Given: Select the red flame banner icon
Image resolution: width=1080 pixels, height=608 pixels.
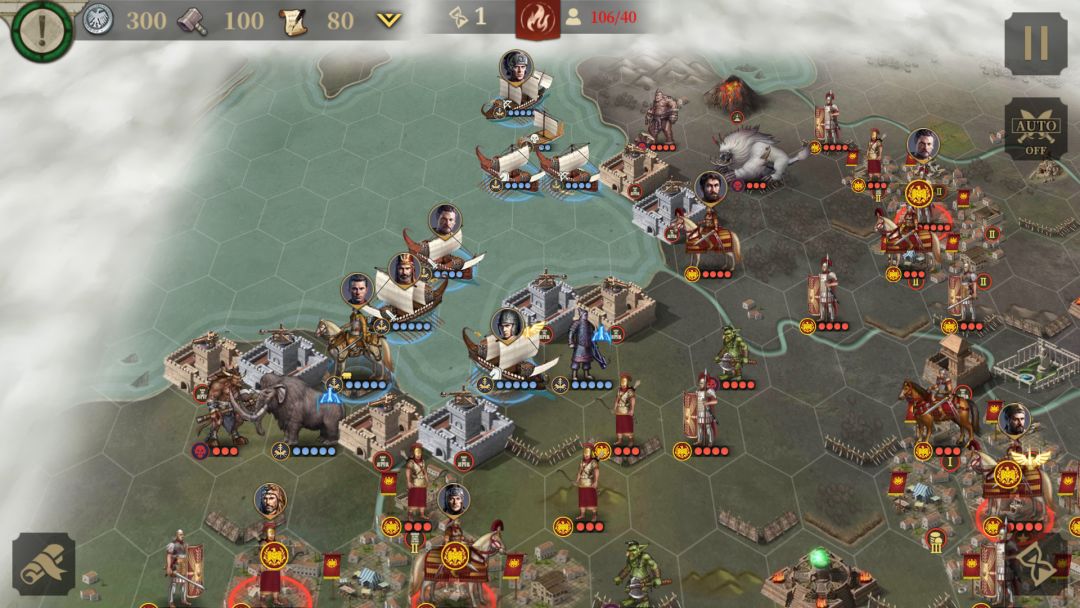Looking at the screenshot, I should (537, 18).
